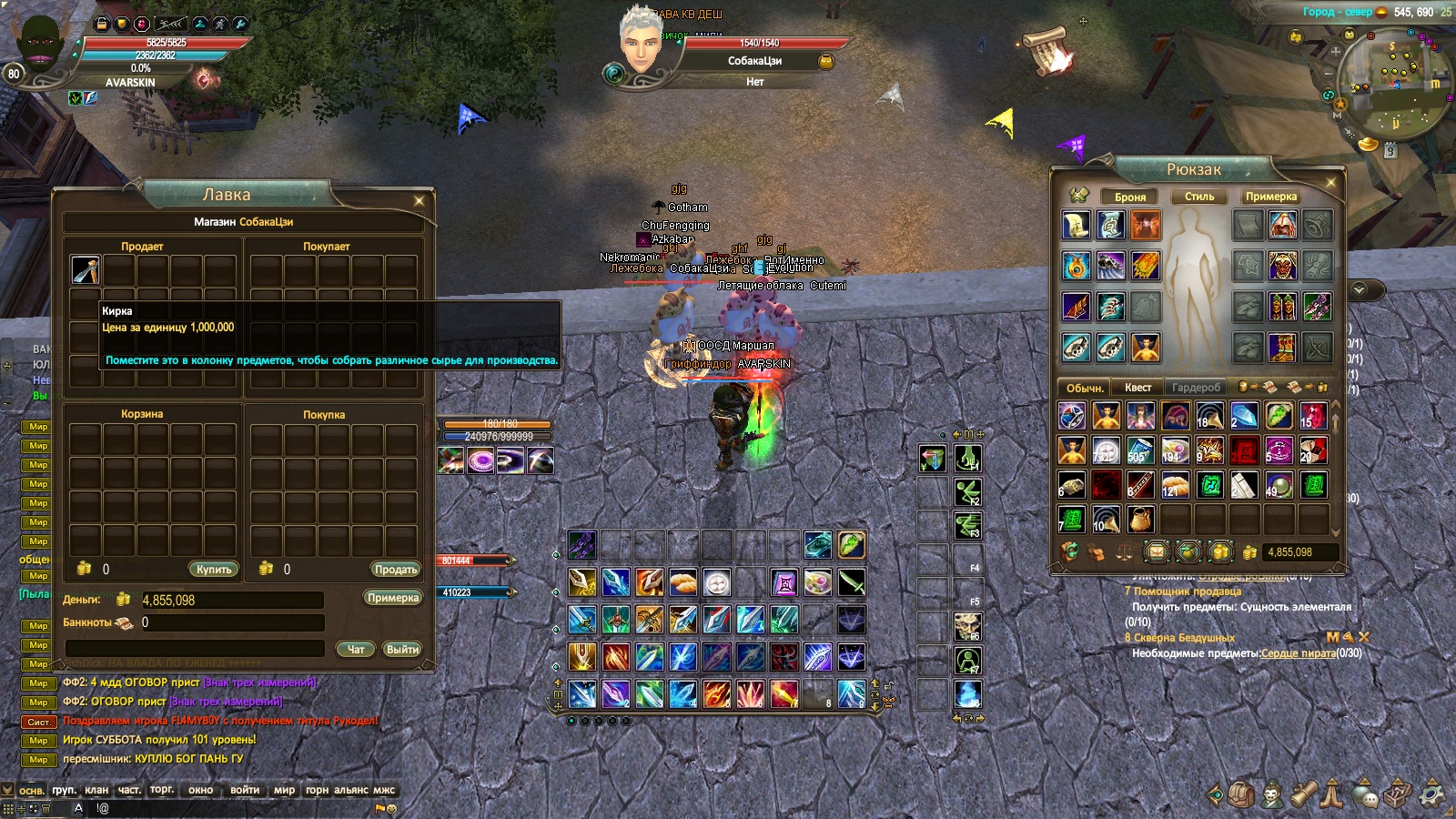Image resolution: width=1456 pixels, height=819 pixels.
Task: Open the Гардероб inventory tab
Action: click(x=1196, y=388)
